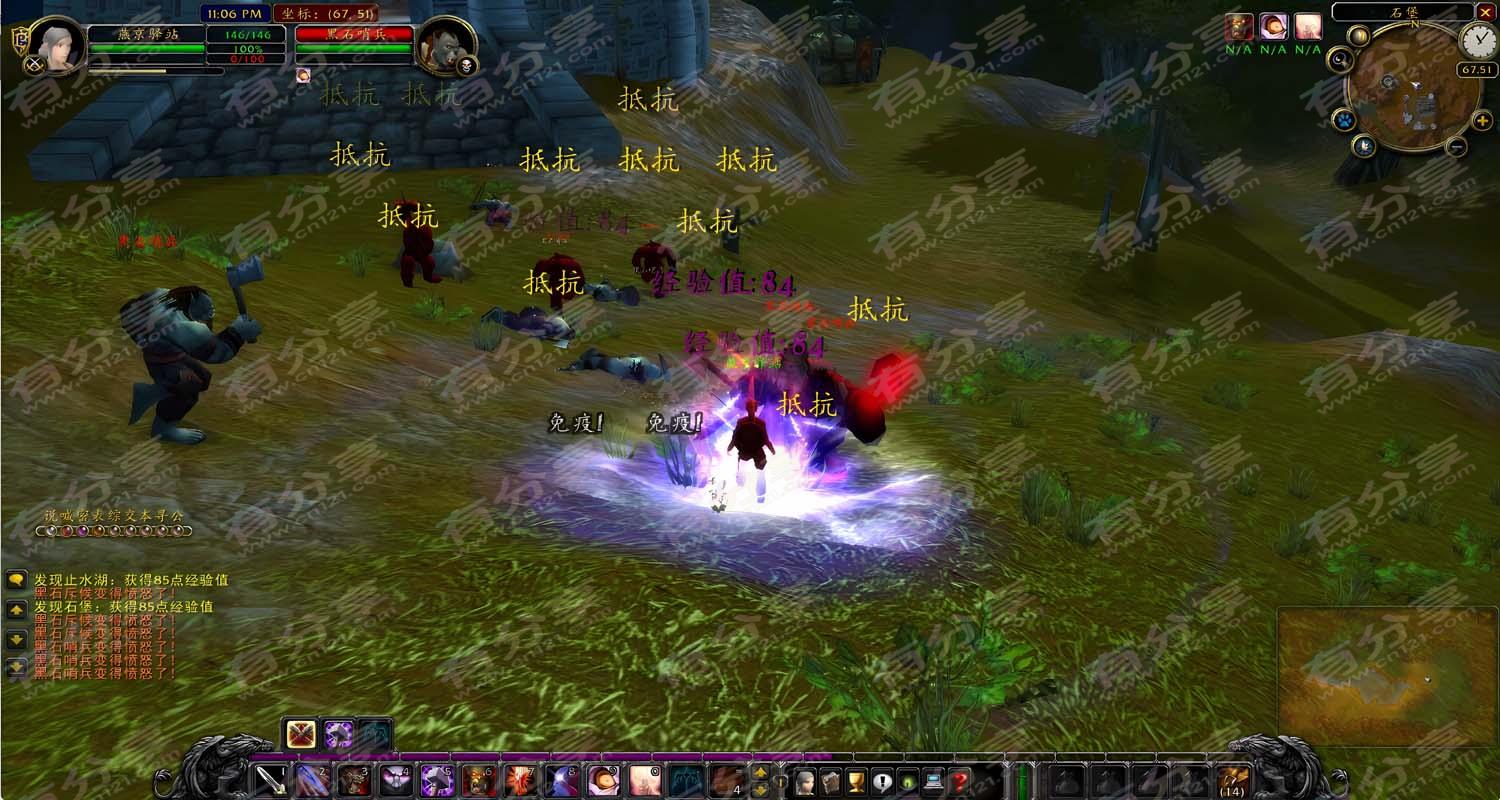This screenshot has width=1500, height=800.
Task: Zoom out on the minimap
Action: [x=1457, y=147]
